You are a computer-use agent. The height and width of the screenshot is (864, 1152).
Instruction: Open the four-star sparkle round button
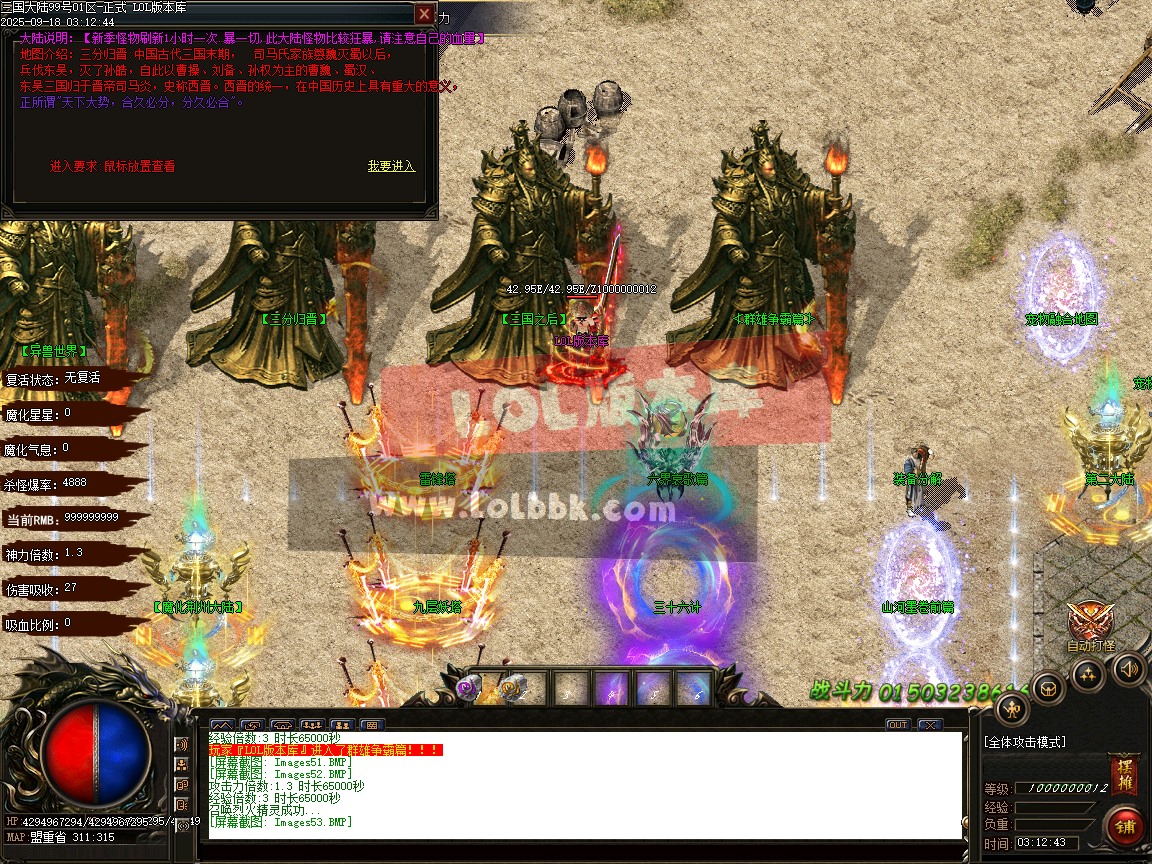click(1088, 676)
